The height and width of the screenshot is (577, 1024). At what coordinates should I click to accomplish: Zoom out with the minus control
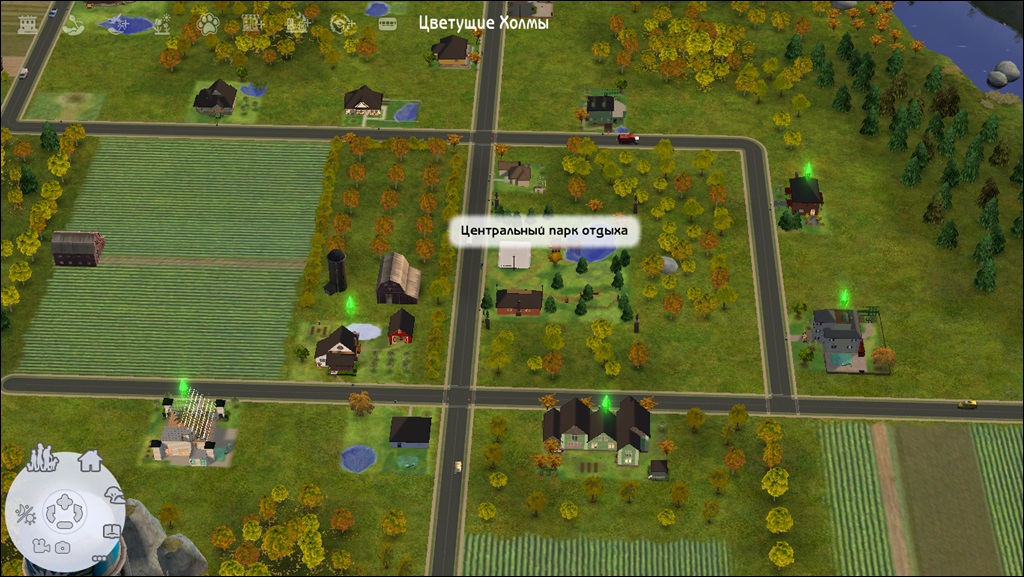(63, 527)
